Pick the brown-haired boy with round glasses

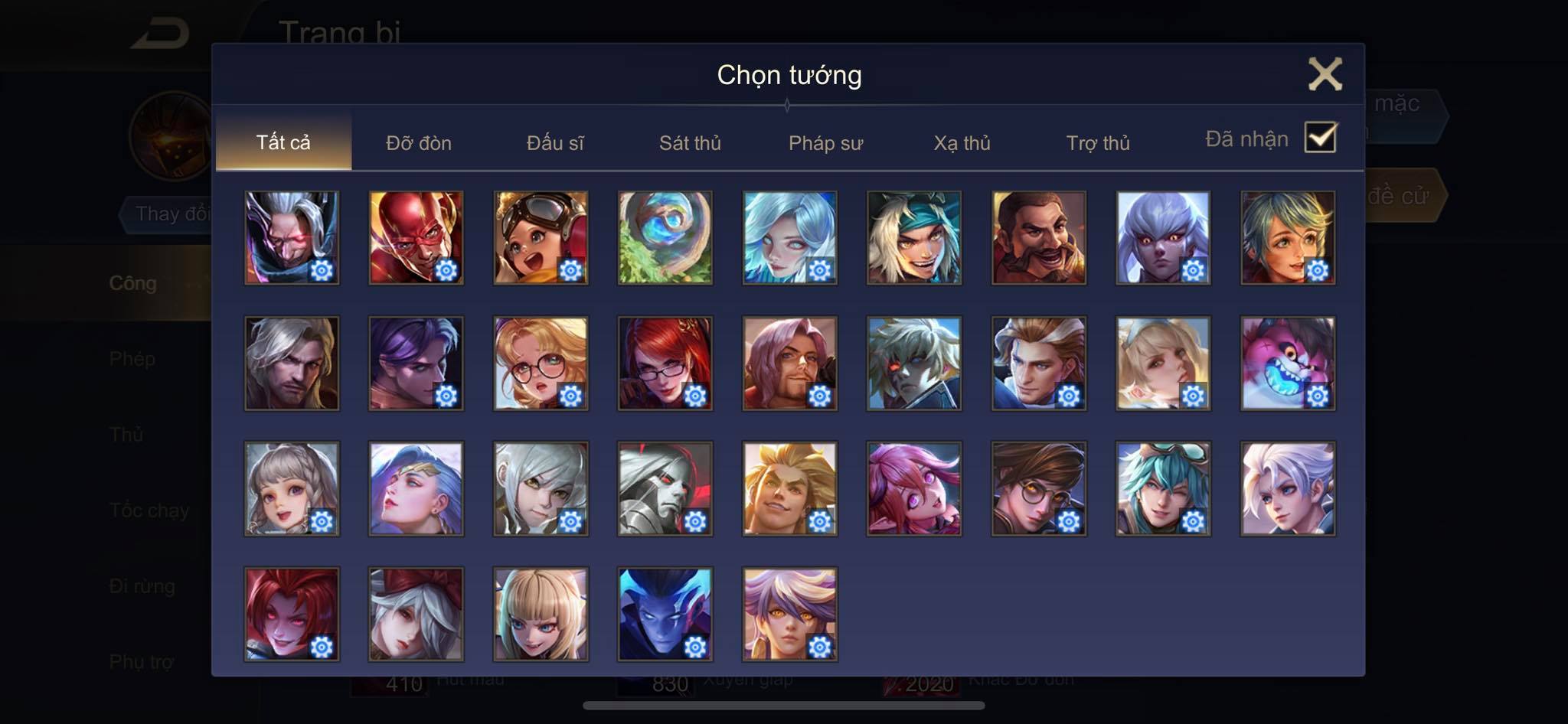point(1038,488)
